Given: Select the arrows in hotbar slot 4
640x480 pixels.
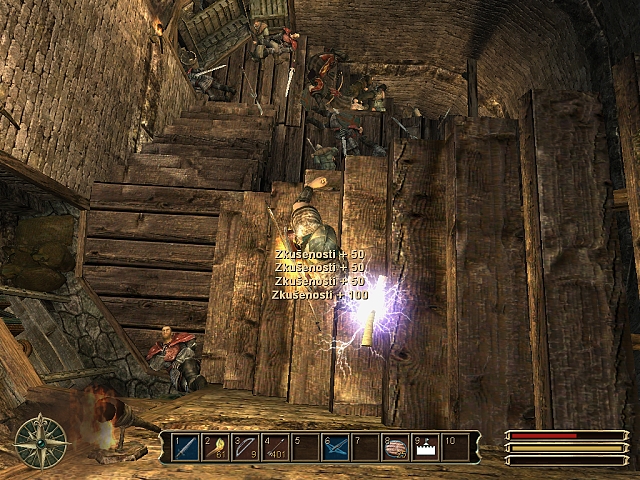Looking at the screenshot, I should (x=276, y=447).
